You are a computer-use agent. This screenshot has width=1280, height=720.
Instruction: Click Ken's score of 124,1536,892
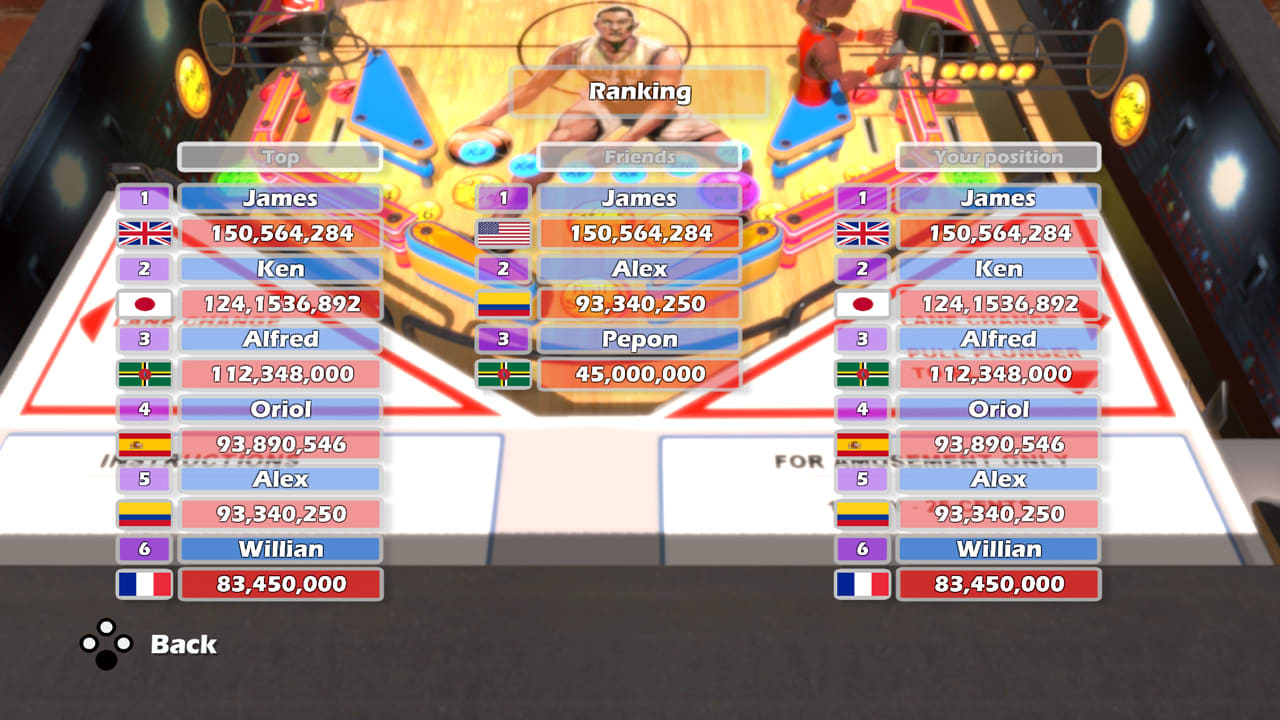tap(280, 304)
